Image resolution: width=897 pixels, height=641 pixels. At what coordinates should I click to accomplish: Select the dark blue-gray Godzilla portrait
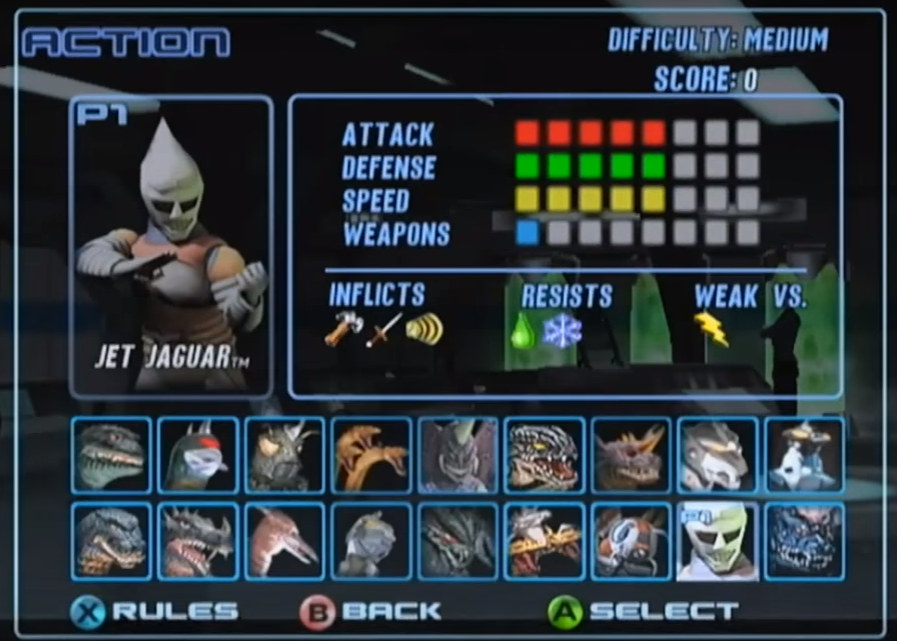pyautogui.click(x=111, y=541)
